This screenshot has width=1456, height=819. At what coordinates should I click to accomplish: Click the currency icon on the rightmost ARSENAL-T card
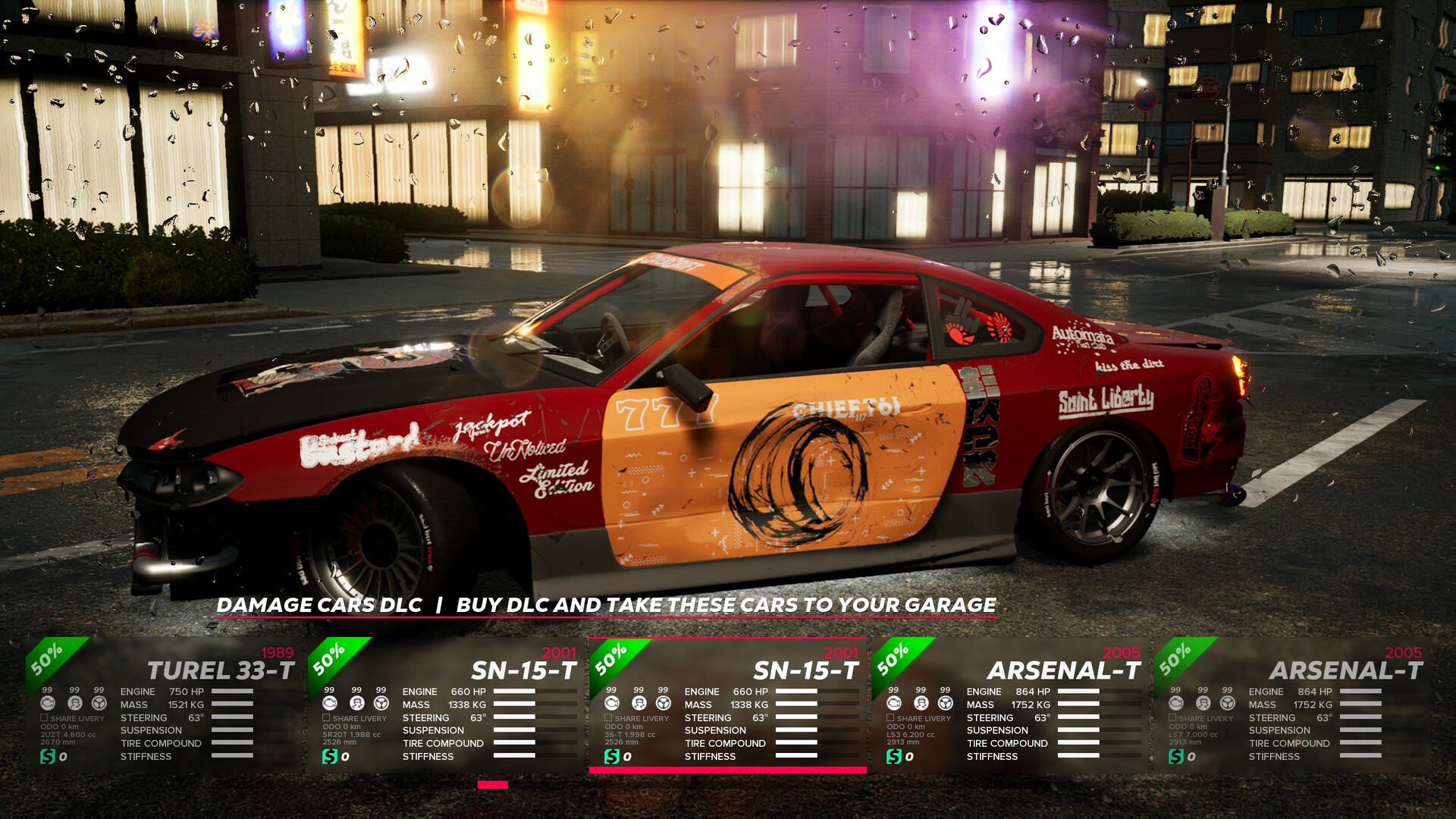[1175, 756]
